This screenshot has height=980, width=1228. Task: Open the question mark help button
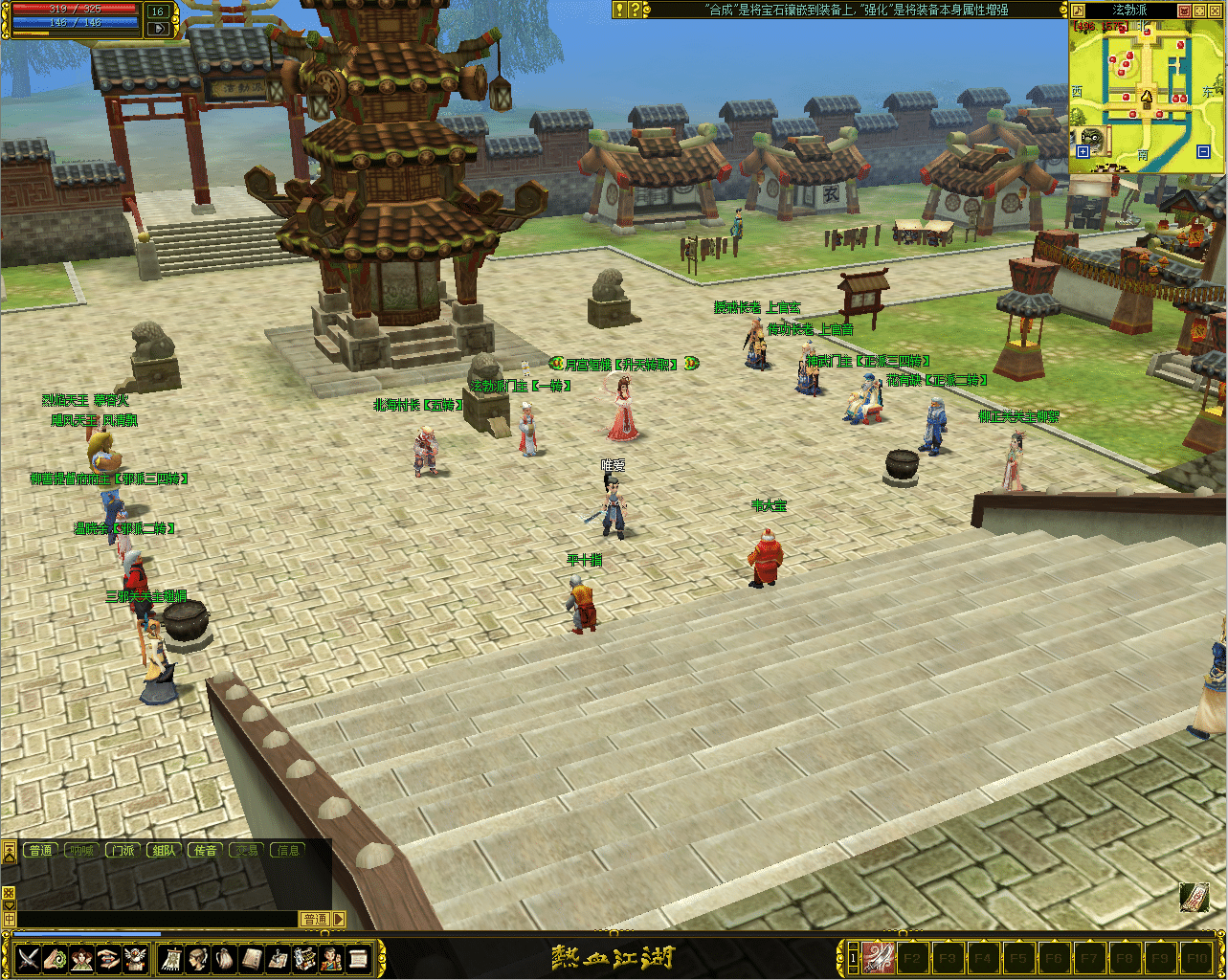pyautogui.click(x=634, y=10)
